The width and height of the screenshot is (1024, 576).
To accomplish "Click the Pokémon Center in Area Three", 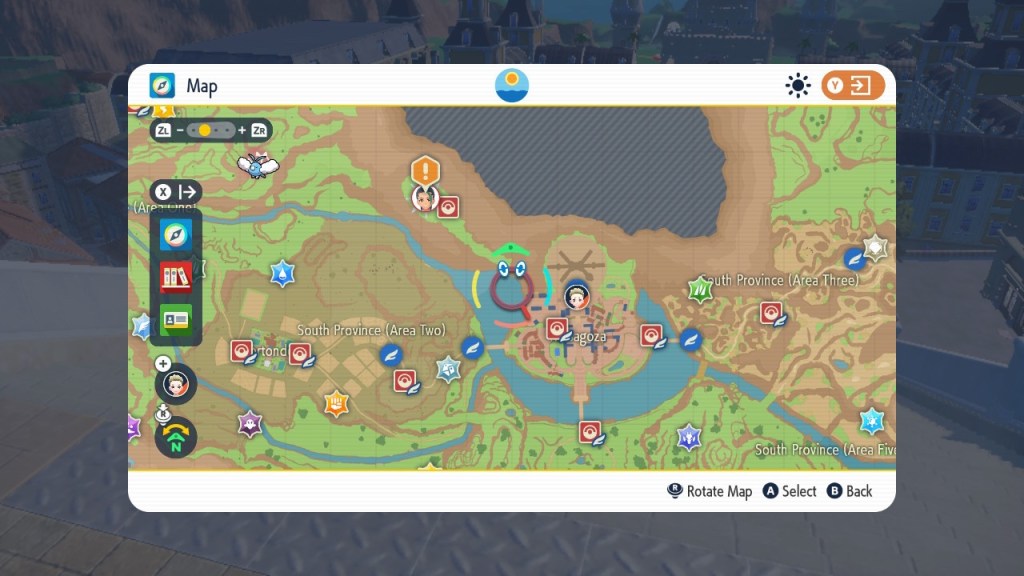I will point(771,312).
